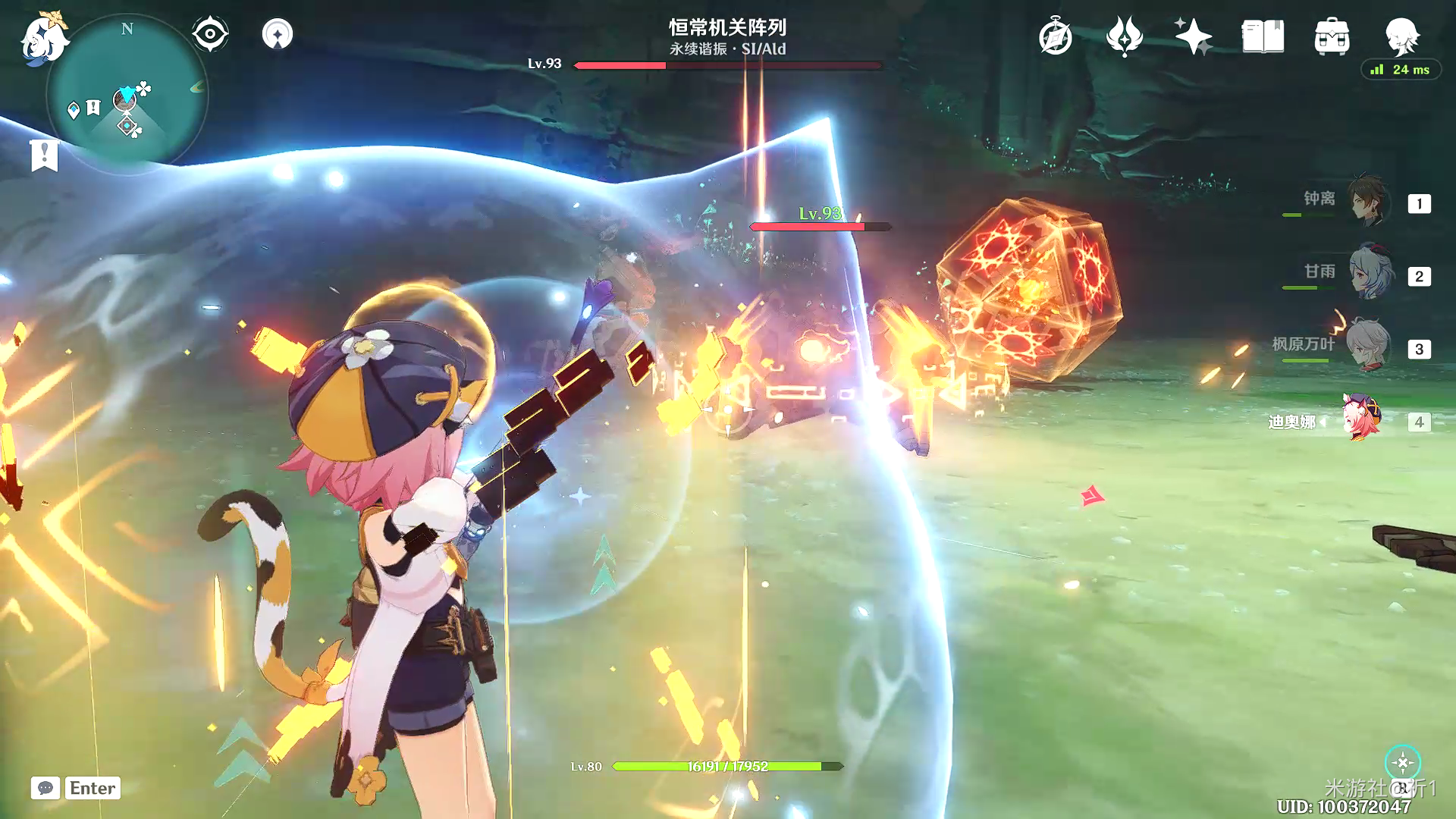The width and height of the screenshot is (1456, 819).
Task: Select Diona's active party slot
Action: coord(1363,419)
